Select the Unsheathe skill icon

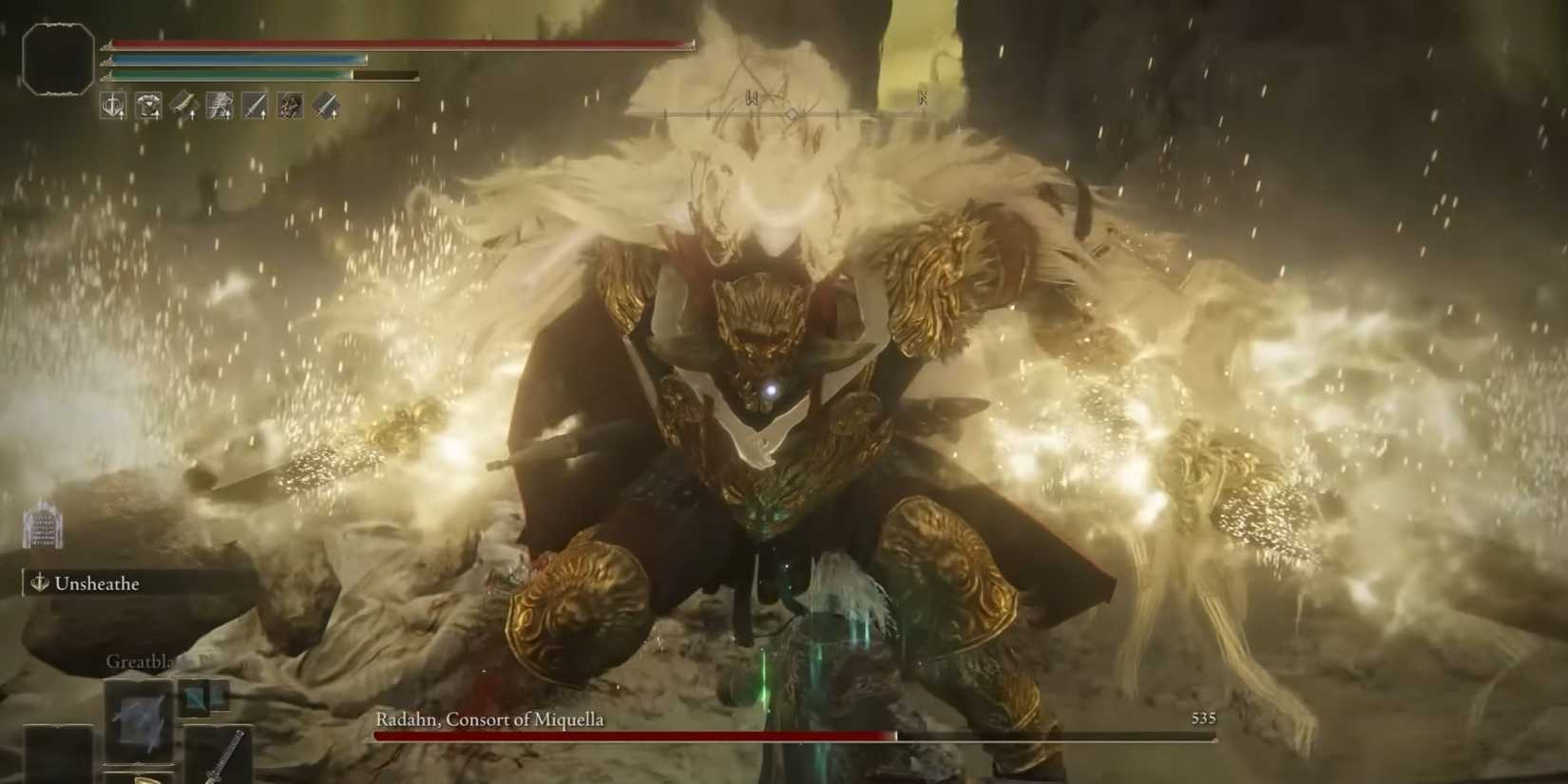[40, 583]
